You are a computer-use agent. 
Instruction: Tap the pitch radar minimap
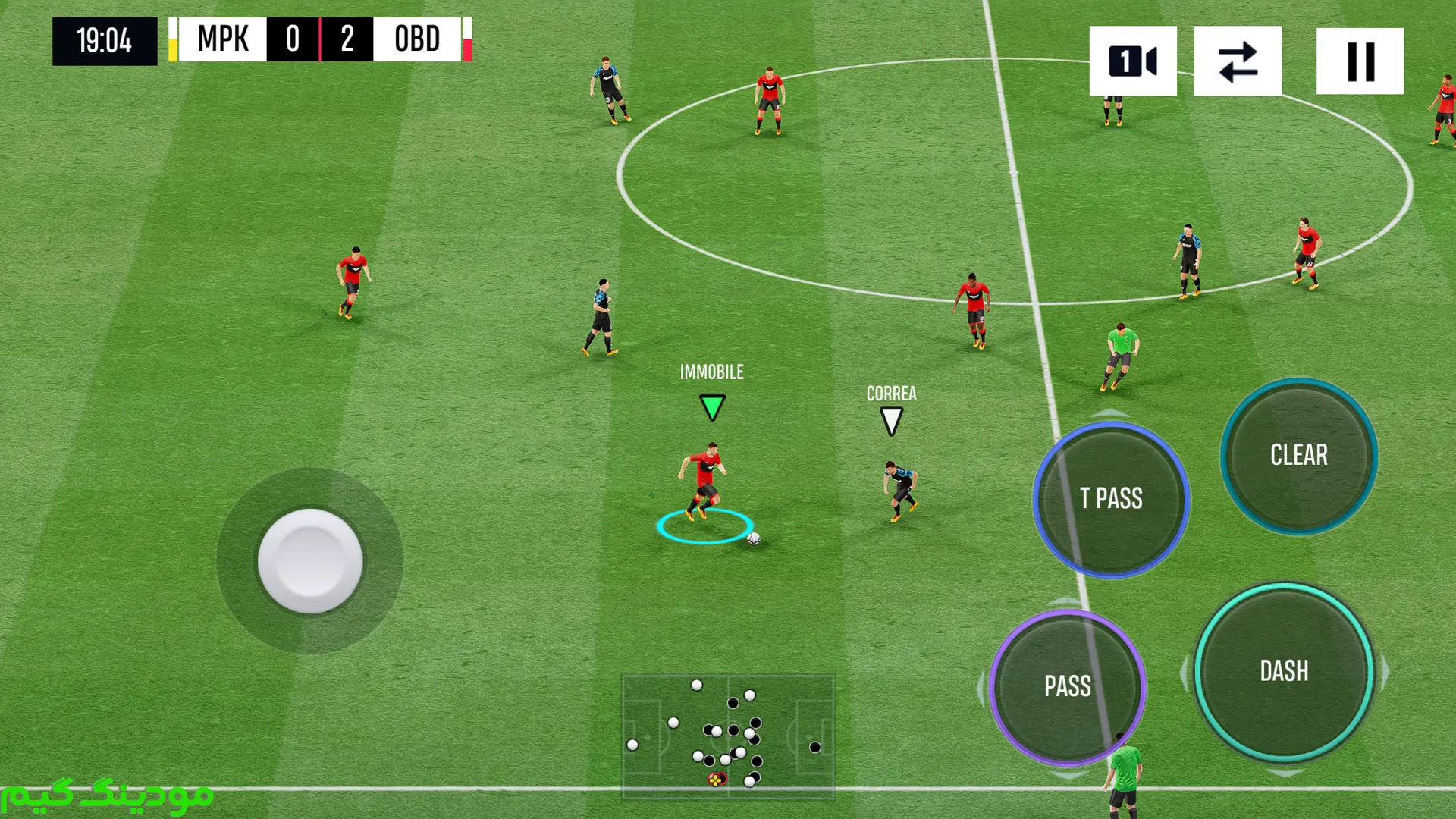coord(728,736)
